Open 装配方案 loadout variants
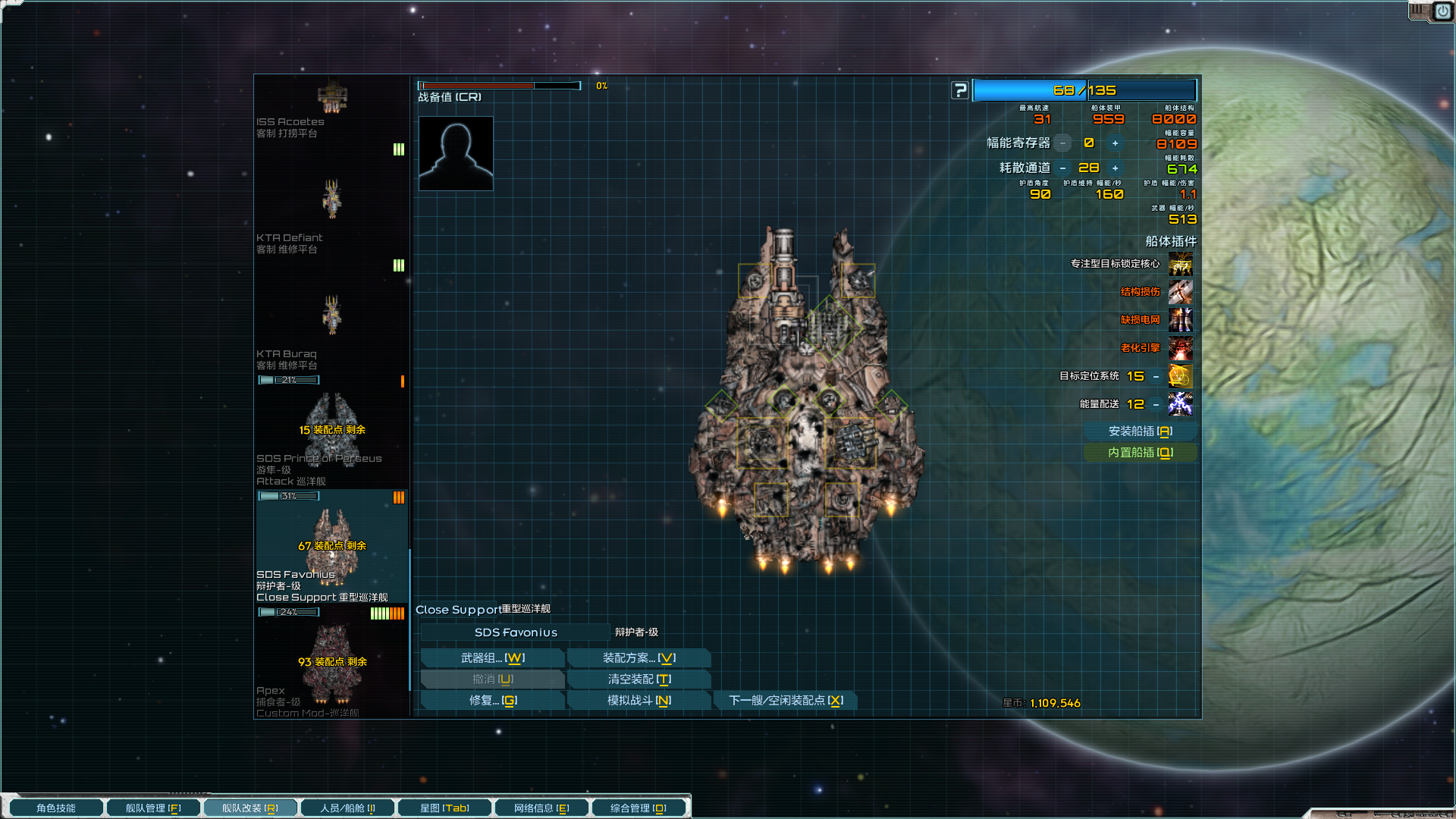 [x=639, y=658]
